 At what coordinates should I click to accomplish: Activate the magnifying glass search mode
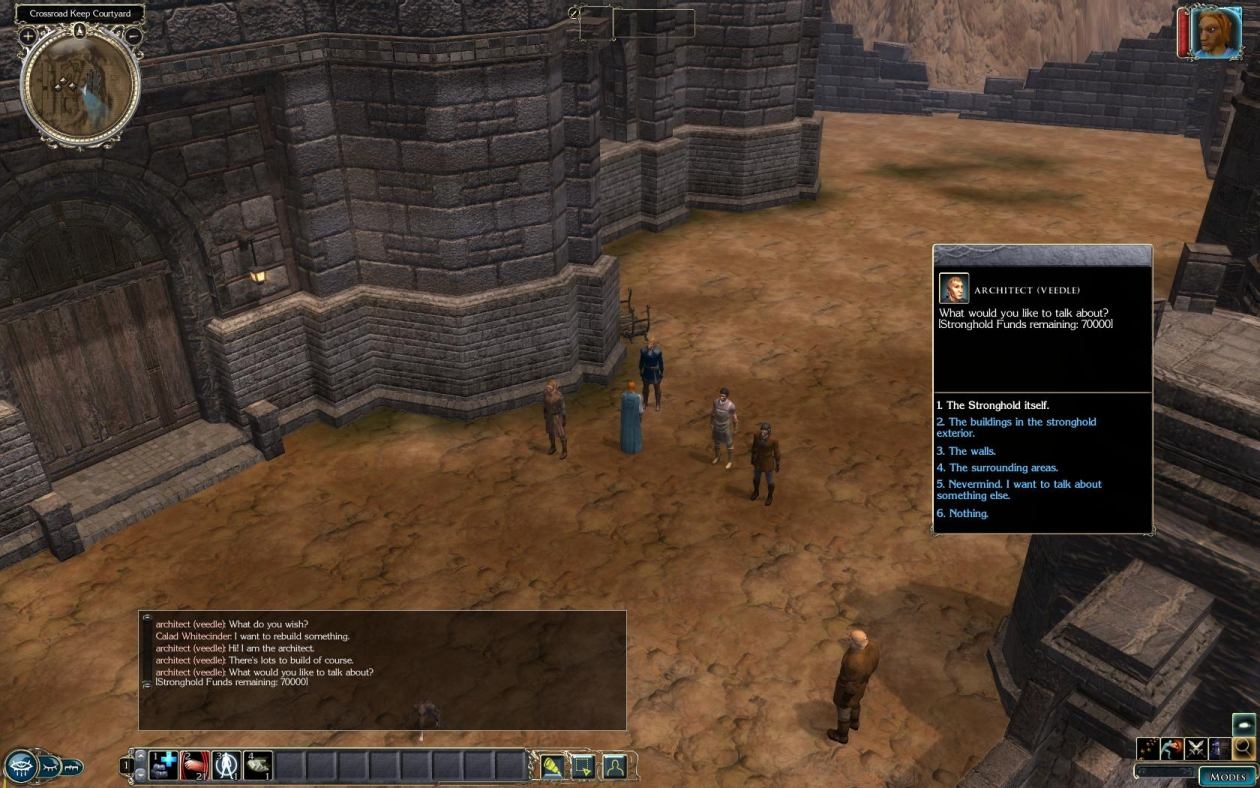pyautogui.click(x=1244, y=749)
